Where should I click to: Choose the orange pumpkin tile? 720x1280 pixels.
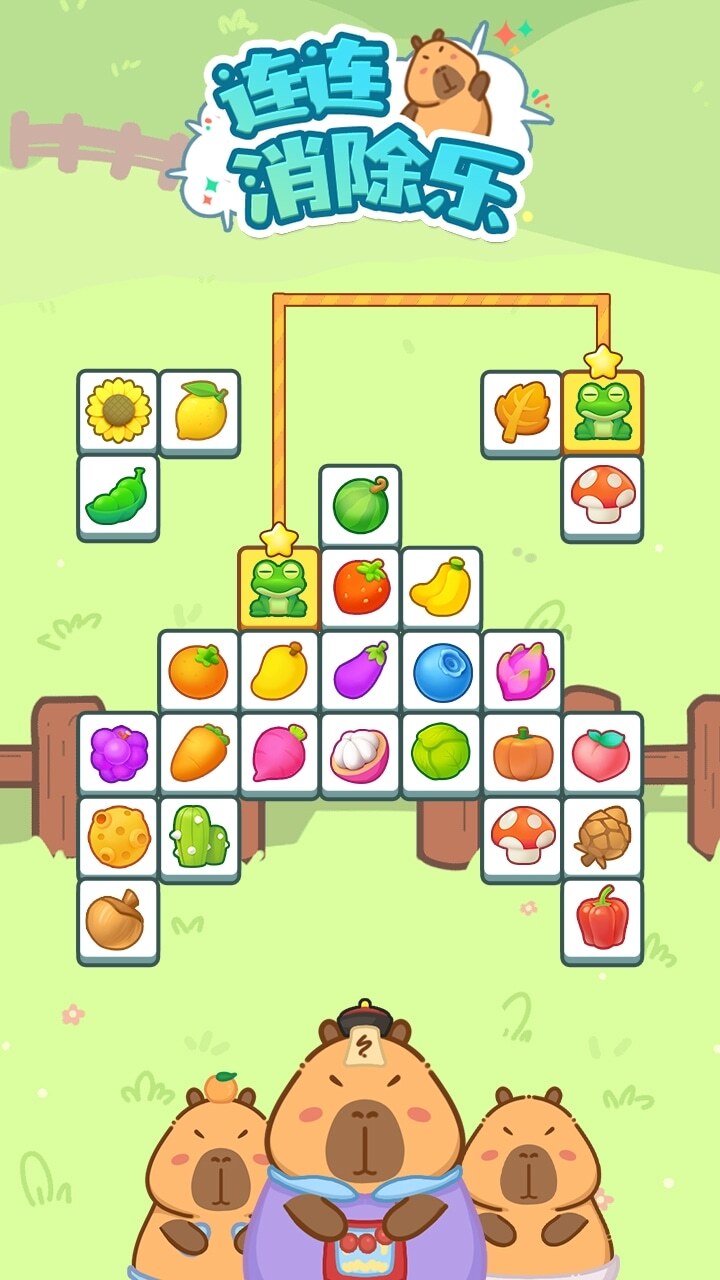point(523,754)
